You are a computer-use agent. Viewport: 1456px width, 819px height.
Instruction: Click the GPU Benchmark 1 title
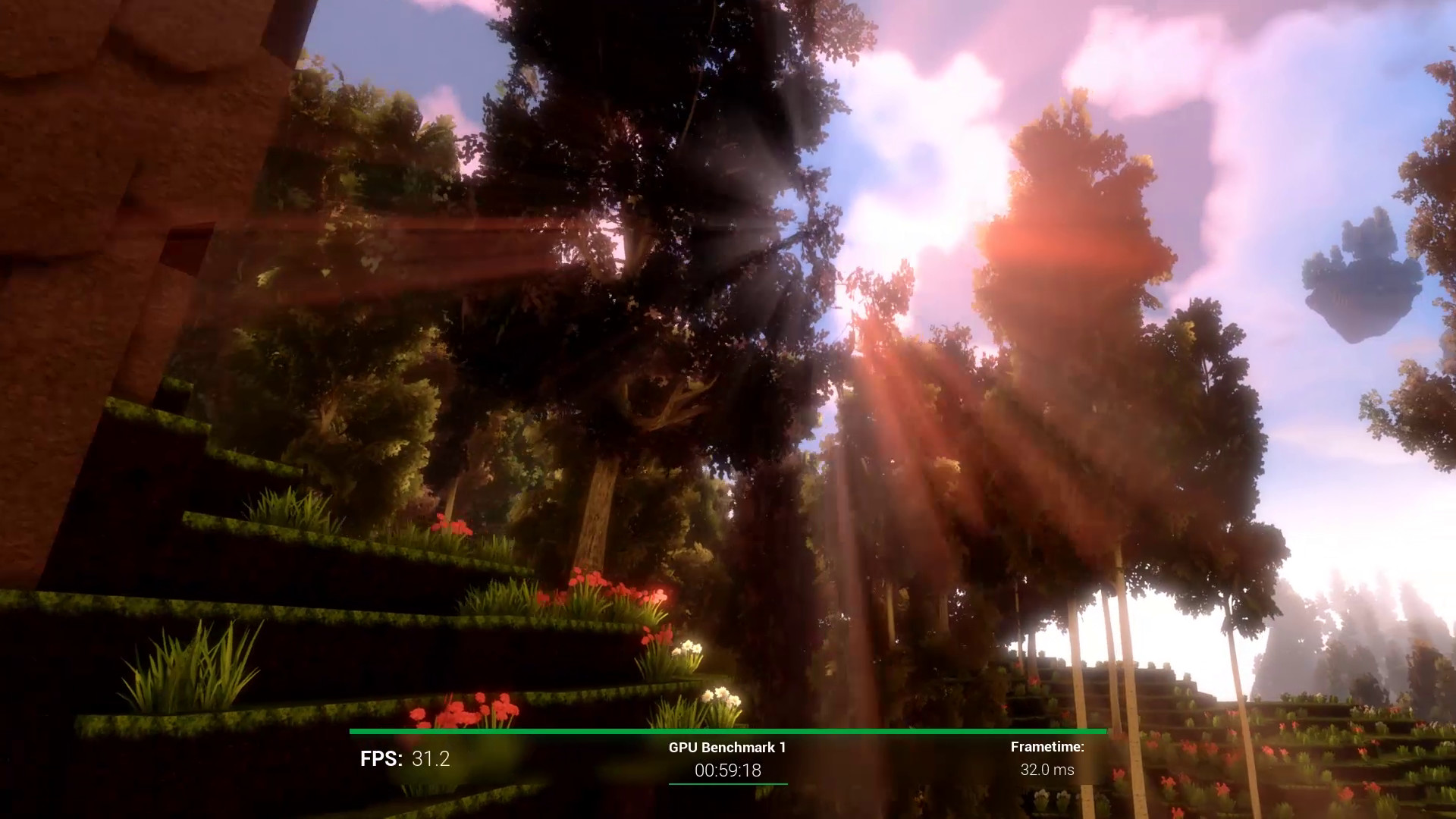pyautogui.click(x=726, y=746)
